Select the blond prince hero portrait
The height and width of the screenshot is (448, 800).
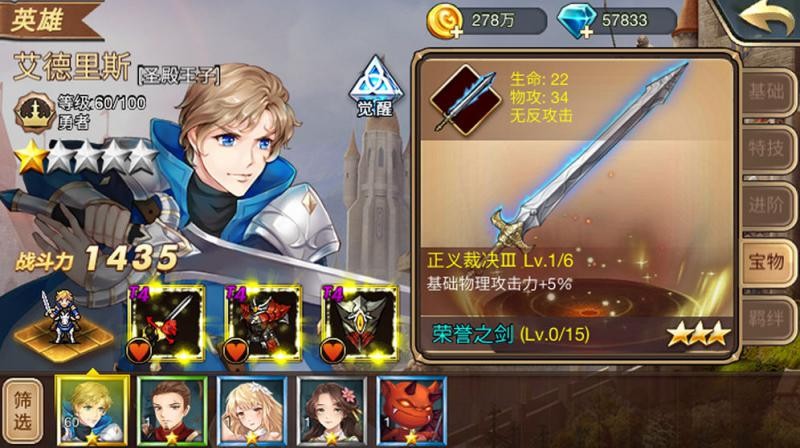click(92, 410)
